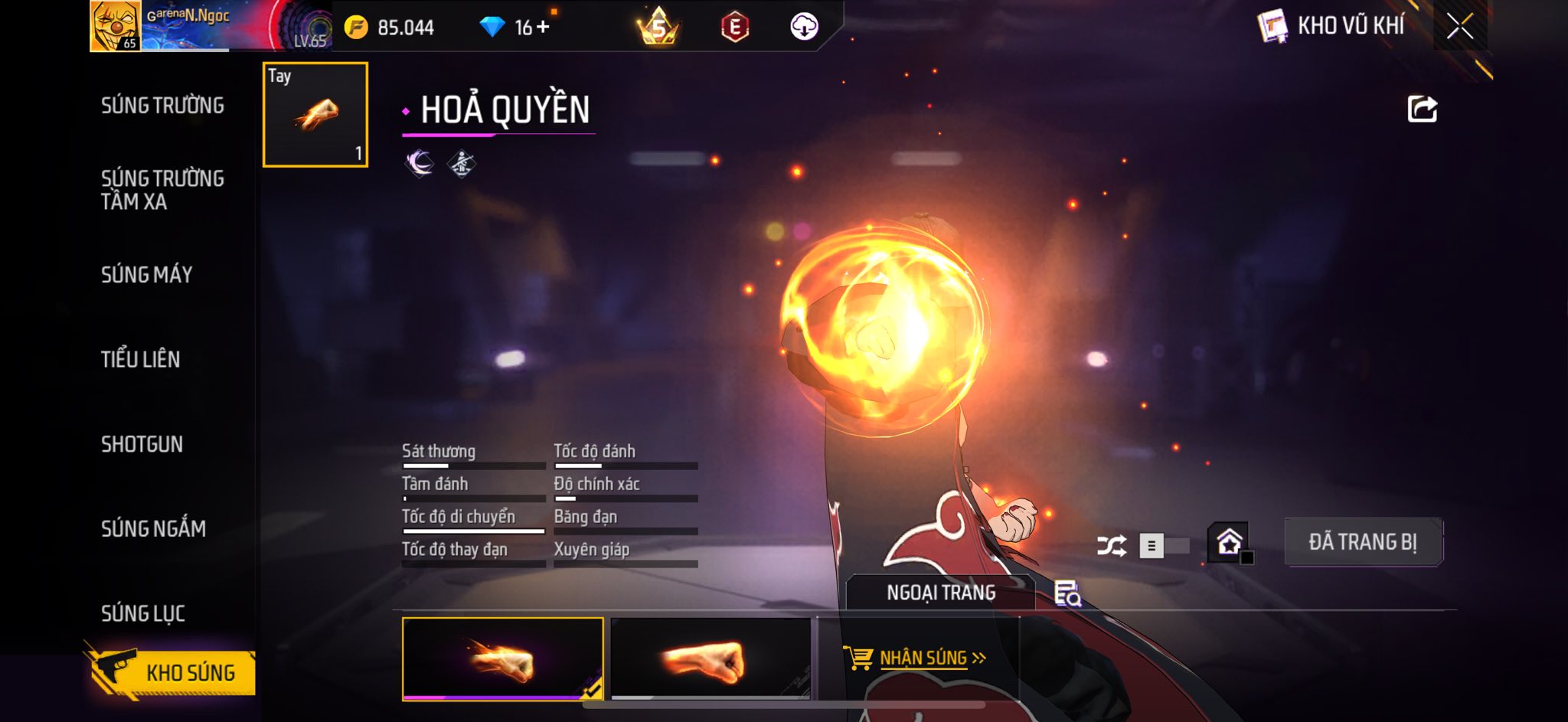Click the Đã Trang Bị button
Image resolution: width=1568 pixels, height=722 pixels.
tap(1363, 542)
